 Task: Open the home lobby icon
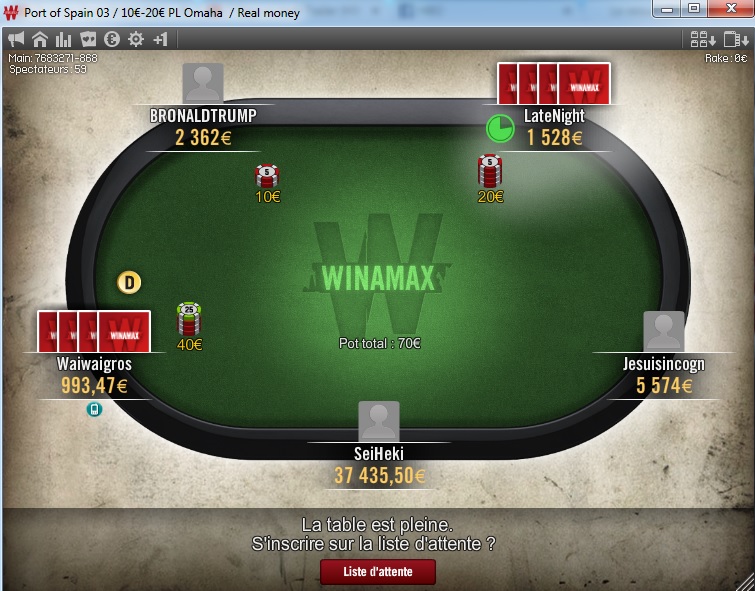click(40, 40)
